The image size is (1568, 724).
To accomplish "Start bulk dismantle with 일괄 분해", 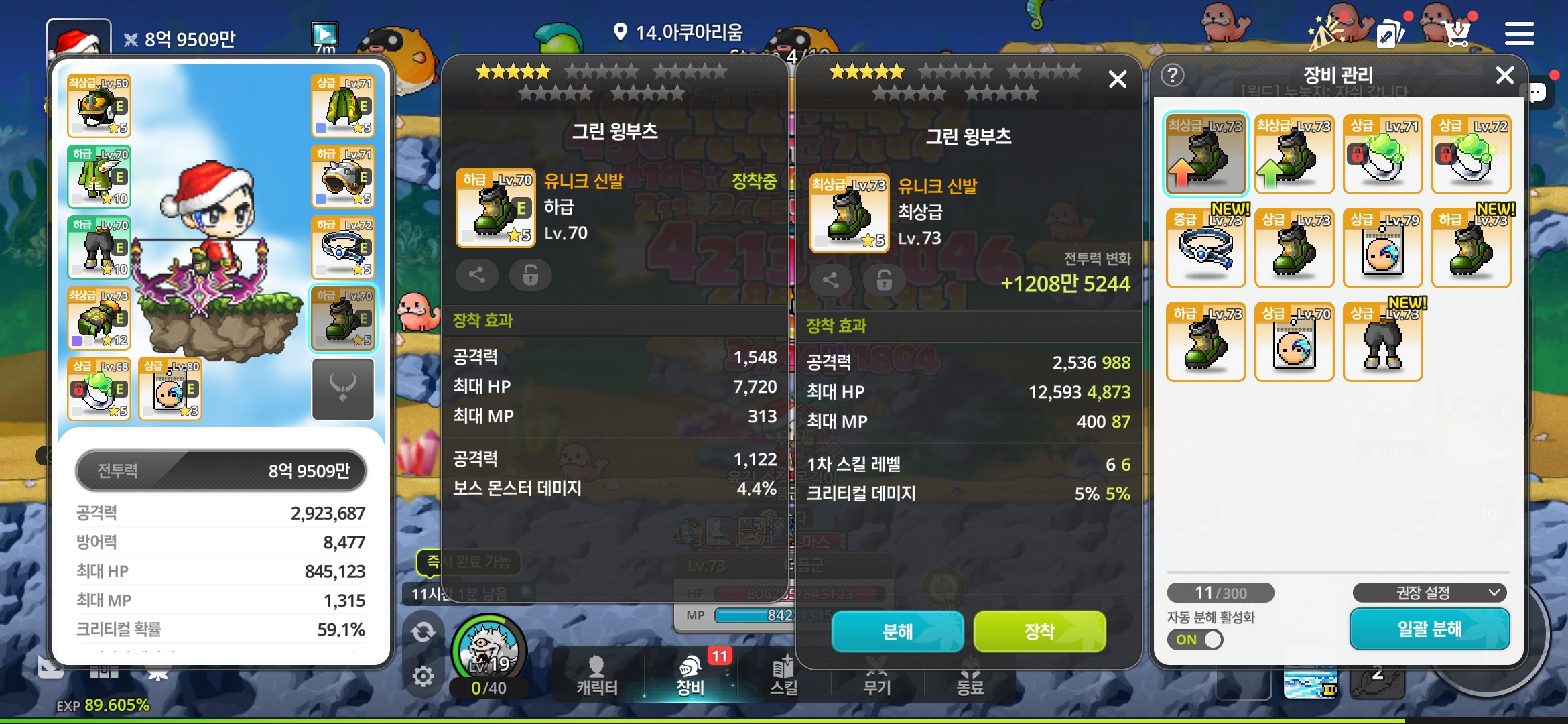I will [x=1429, y=629].
